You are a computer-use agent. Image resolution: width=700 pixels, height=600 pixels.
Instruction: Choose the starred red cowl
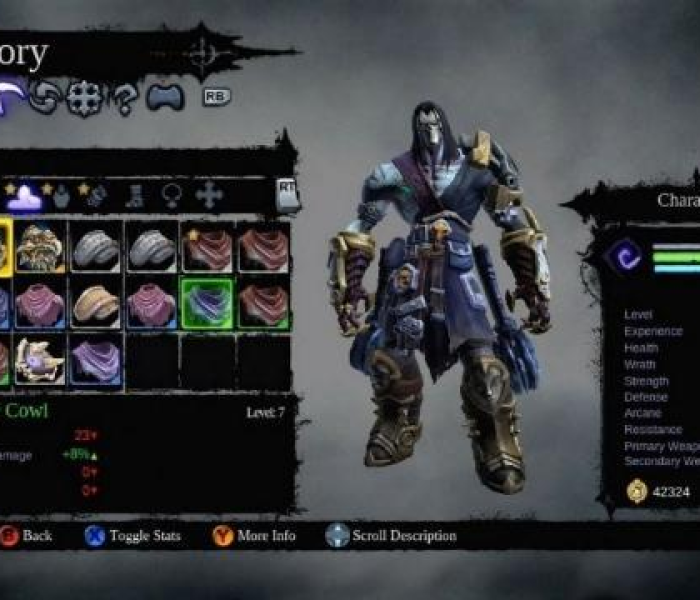pos(207,247)
